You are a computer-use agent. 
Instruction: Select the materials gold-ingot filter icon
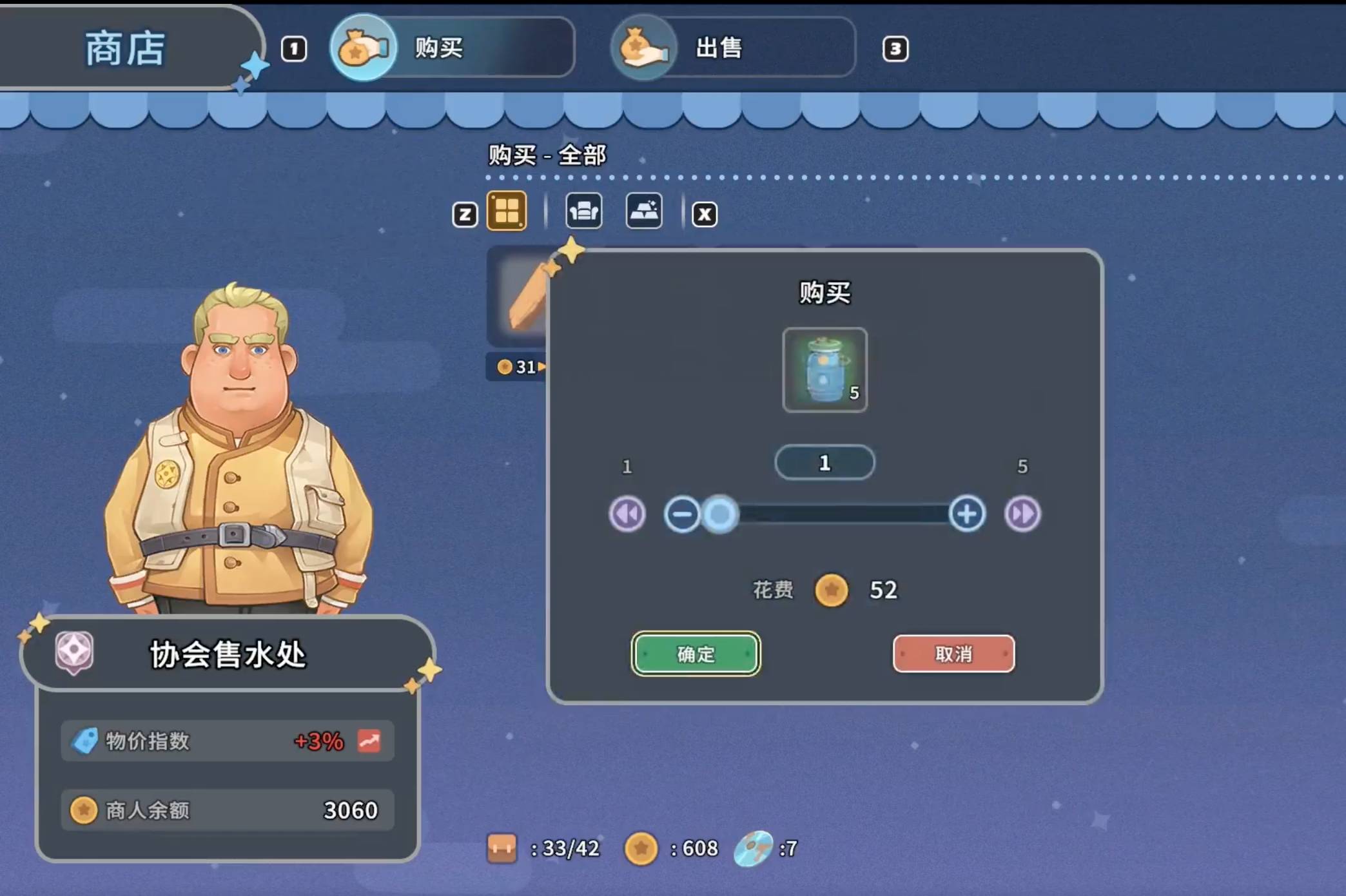click(643, 211)
